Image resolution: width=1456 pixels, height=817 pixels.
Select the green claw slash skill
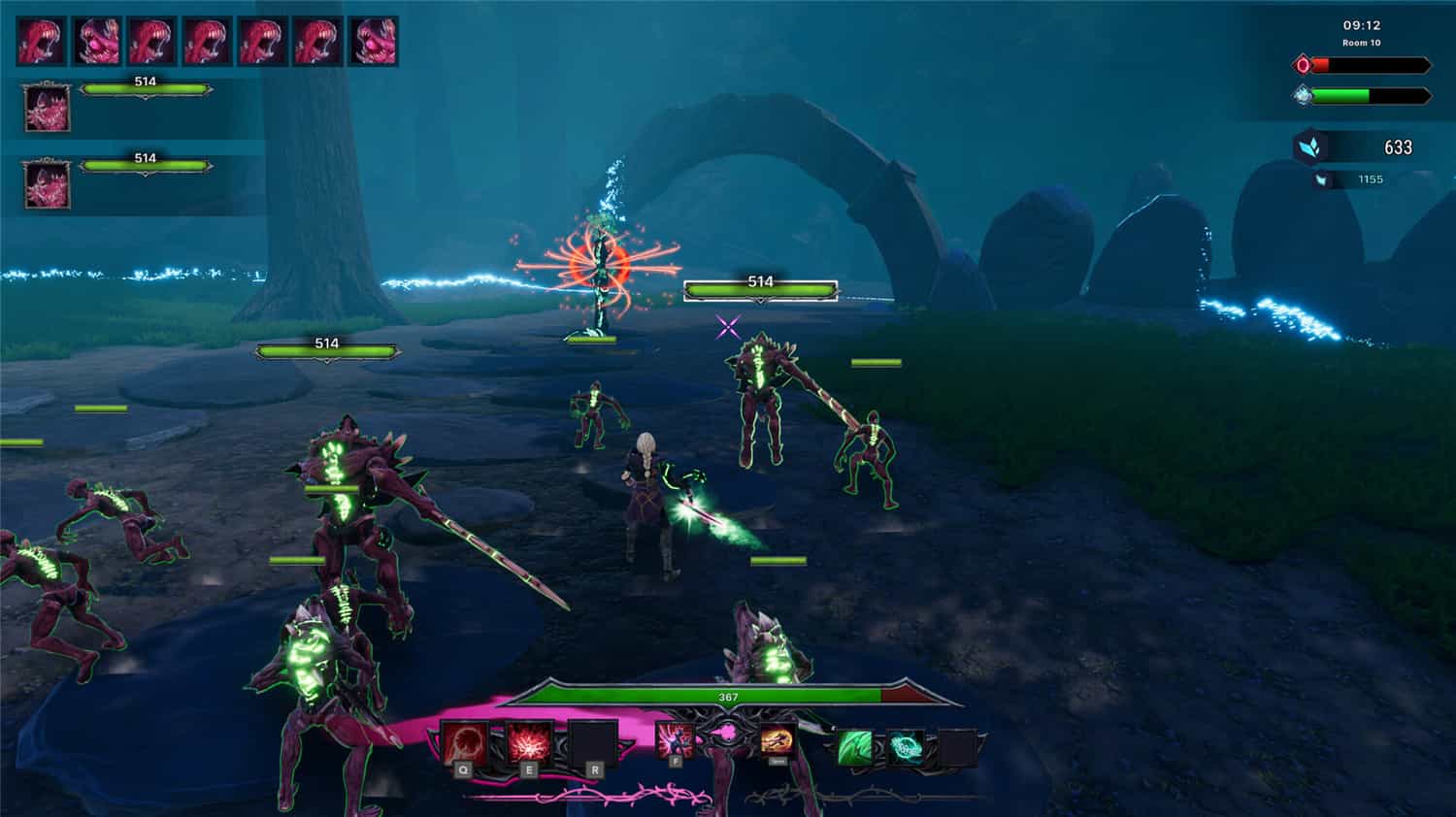click(854, 748)
